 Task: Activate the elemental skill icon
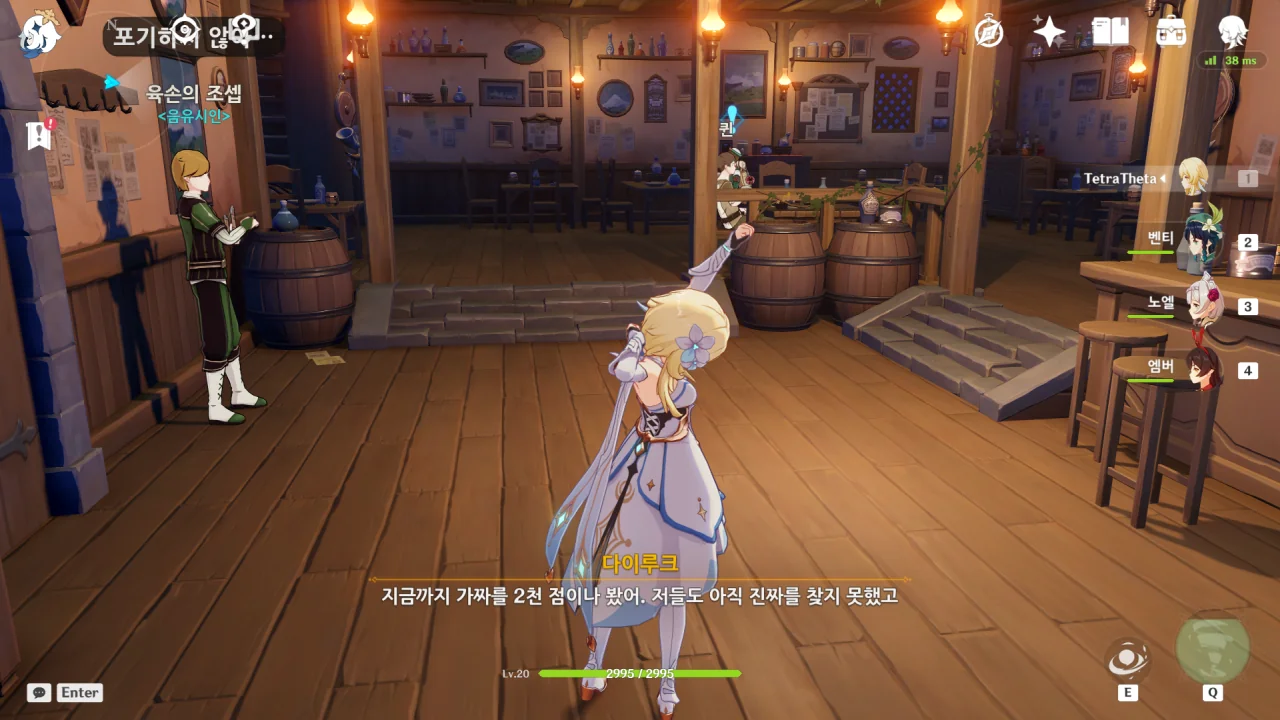(x=1128, y=659)
